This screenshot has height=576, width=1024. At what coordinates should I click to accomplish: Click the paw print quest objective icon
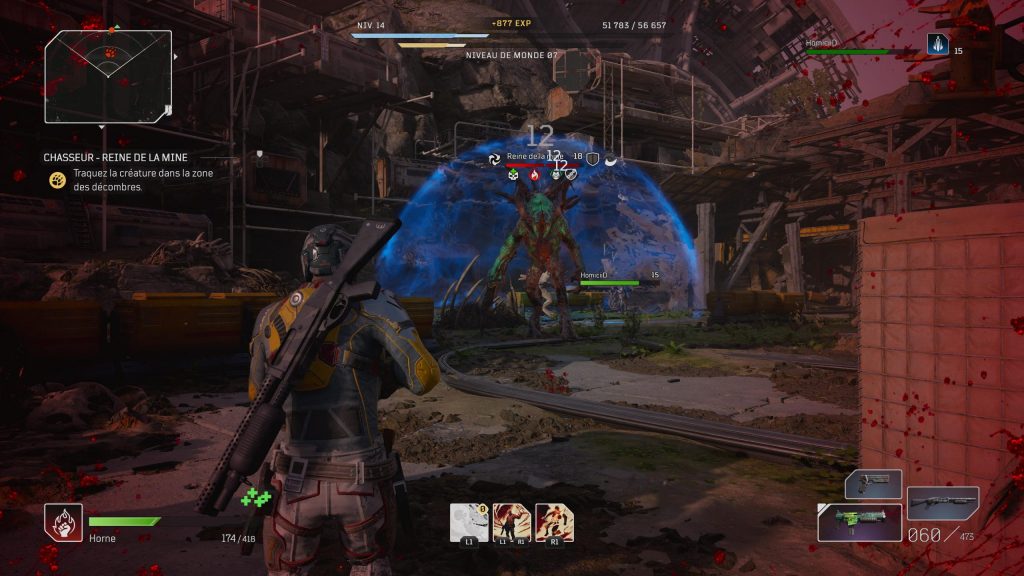pos(58,180)
